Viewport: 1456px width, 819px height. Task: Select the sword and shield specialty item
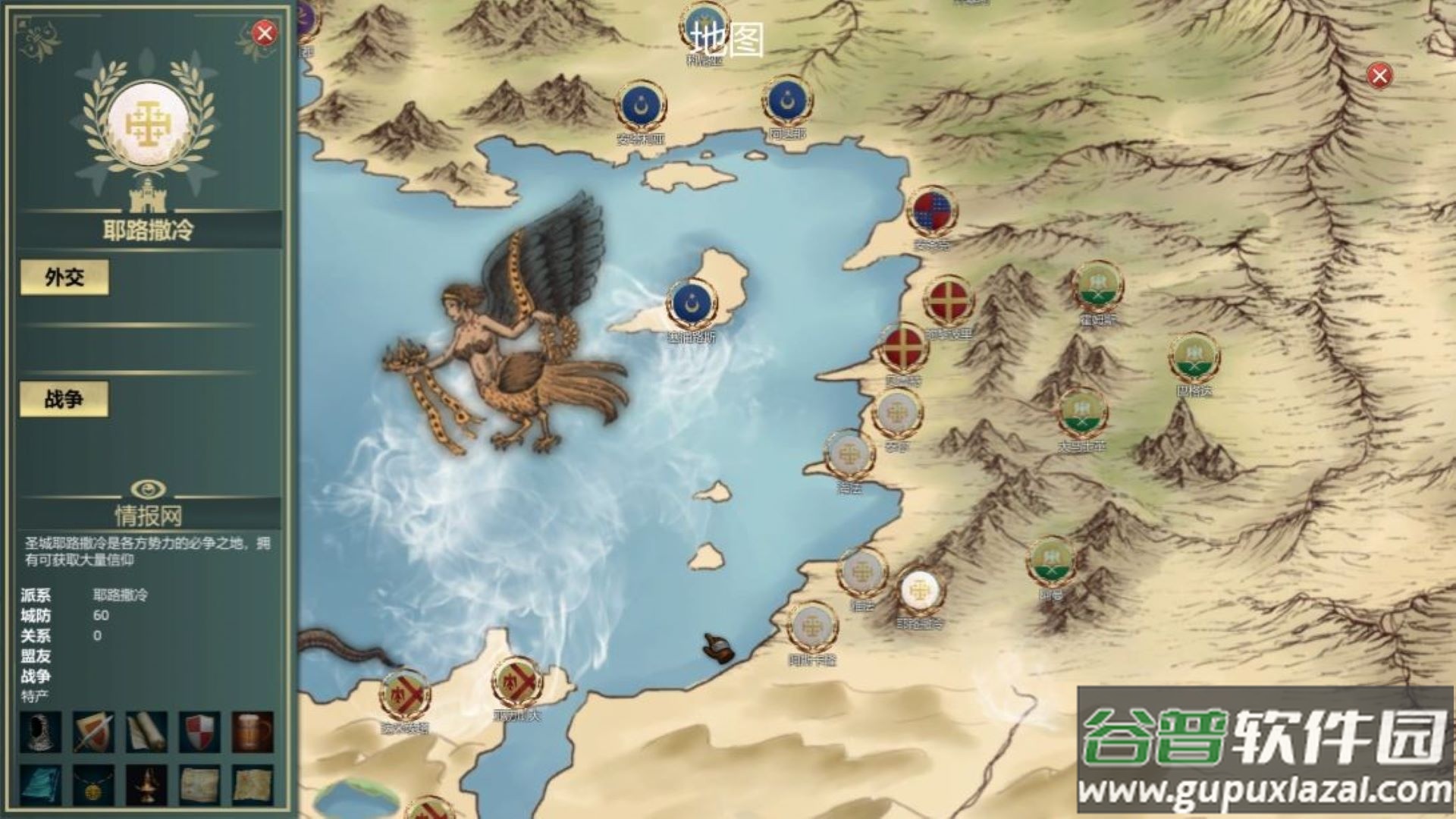tap(93, 733)
